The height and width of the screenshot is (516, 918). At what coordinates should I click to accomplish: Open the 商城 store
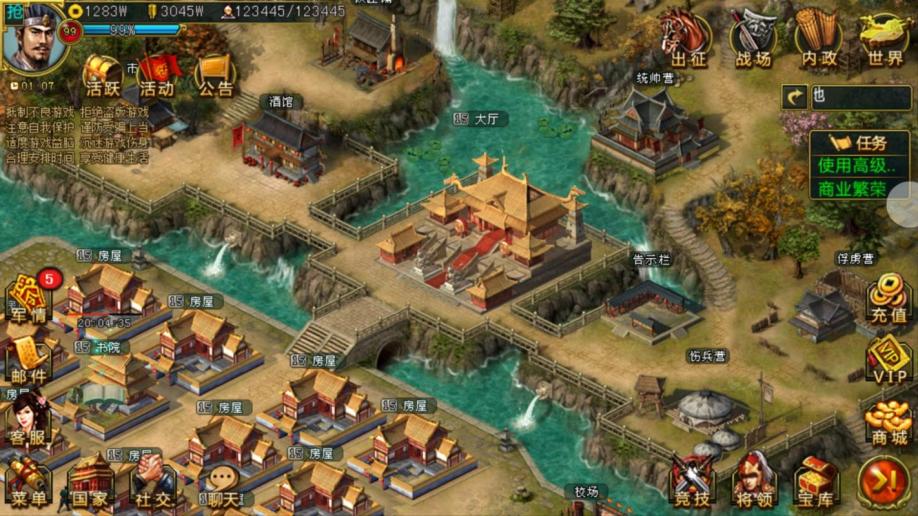point(887,422)
